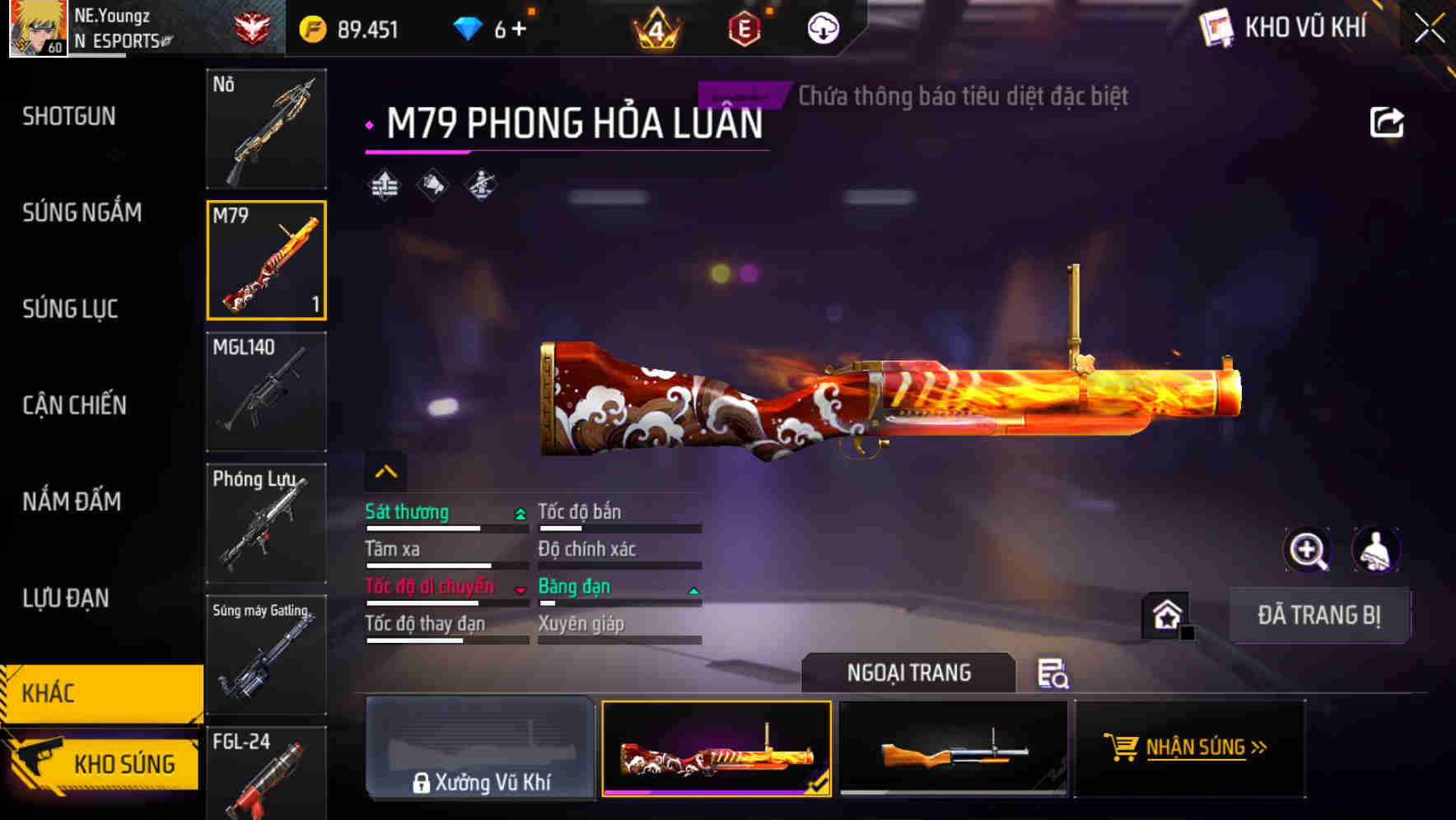Click the E event icon in top bar

coord(744,27)
